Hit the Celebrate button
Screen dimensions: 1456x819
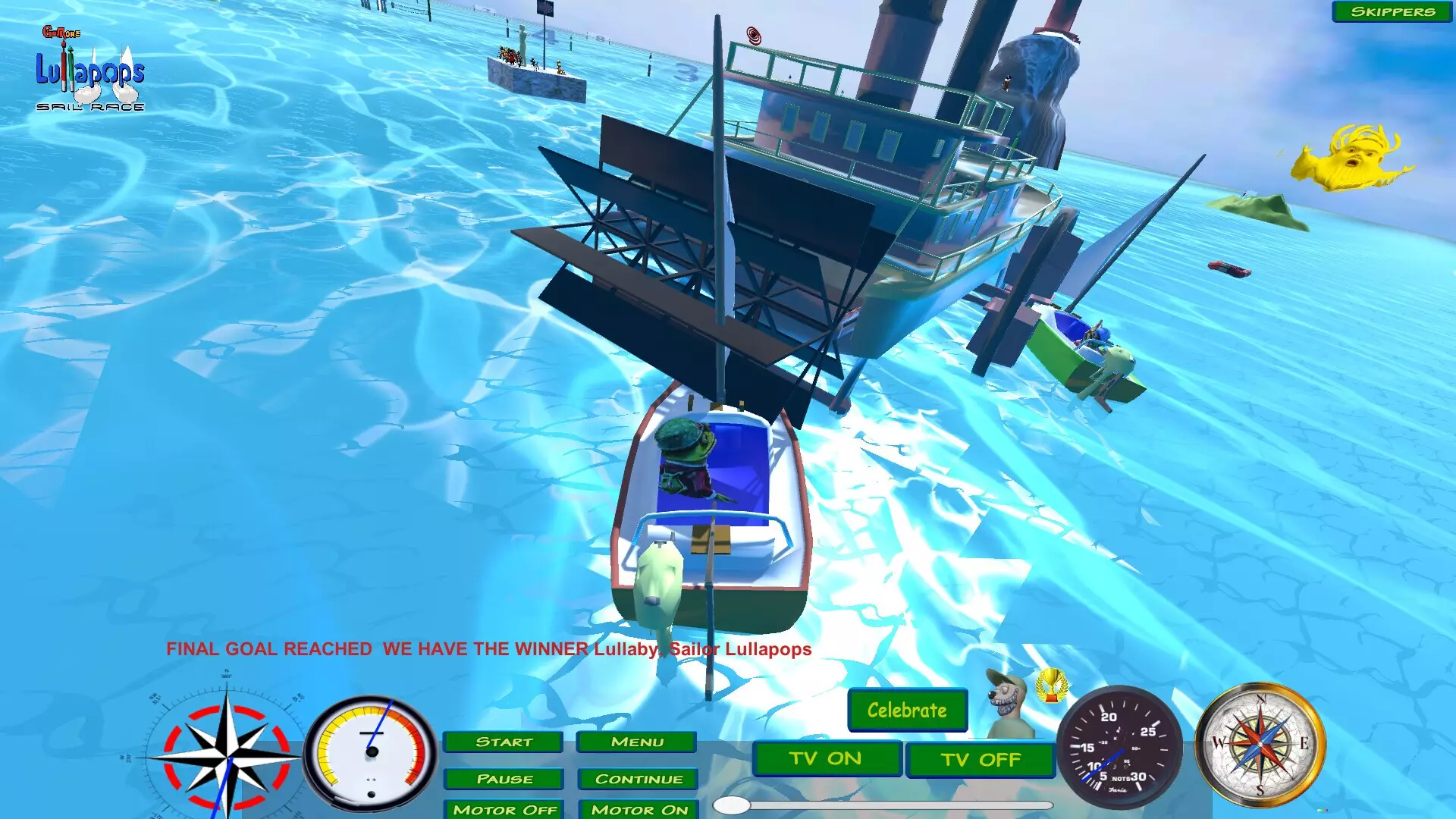[x=907, y=711]
